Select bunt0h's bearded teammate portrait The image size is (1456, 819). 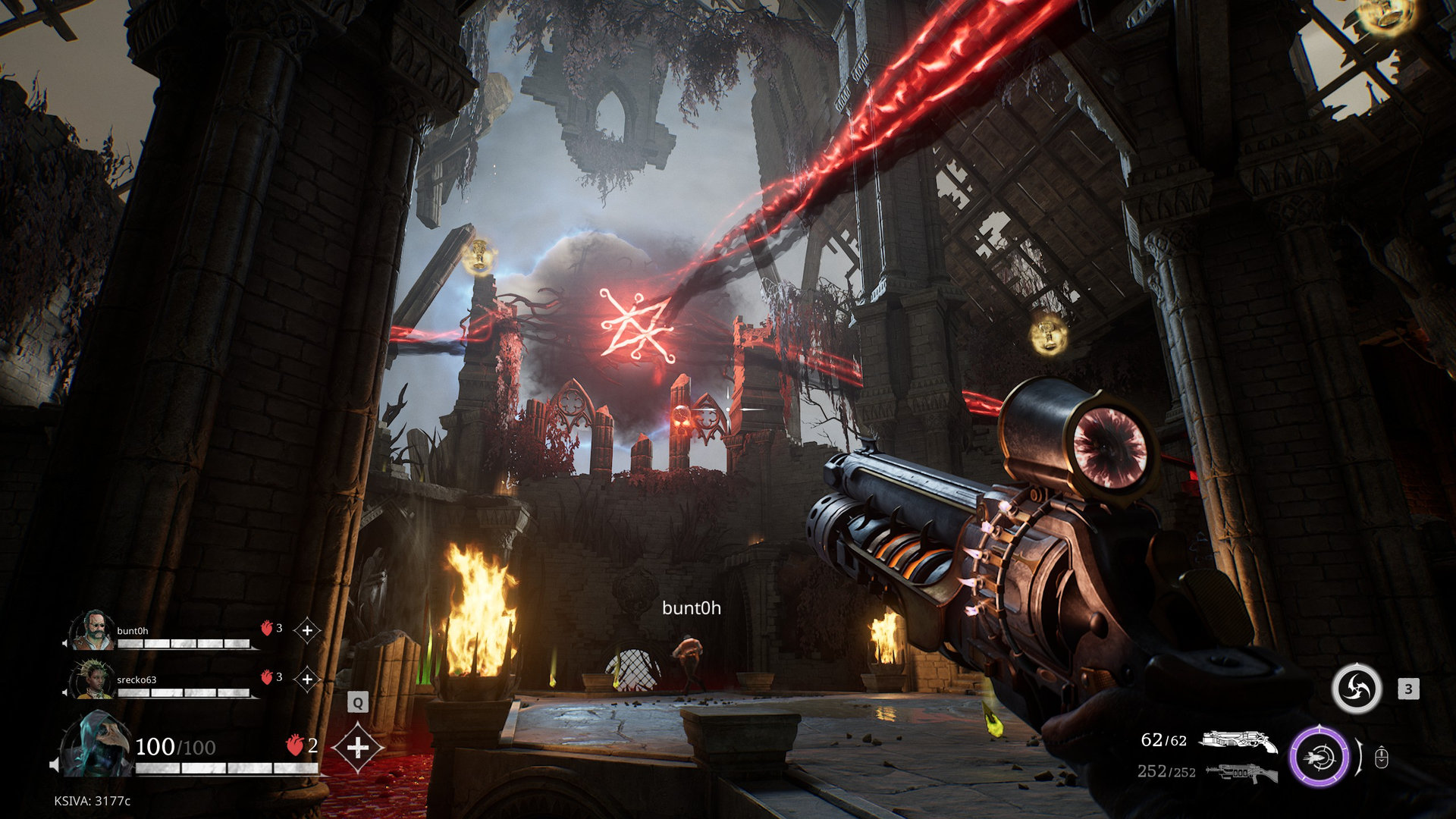[93, 632]
